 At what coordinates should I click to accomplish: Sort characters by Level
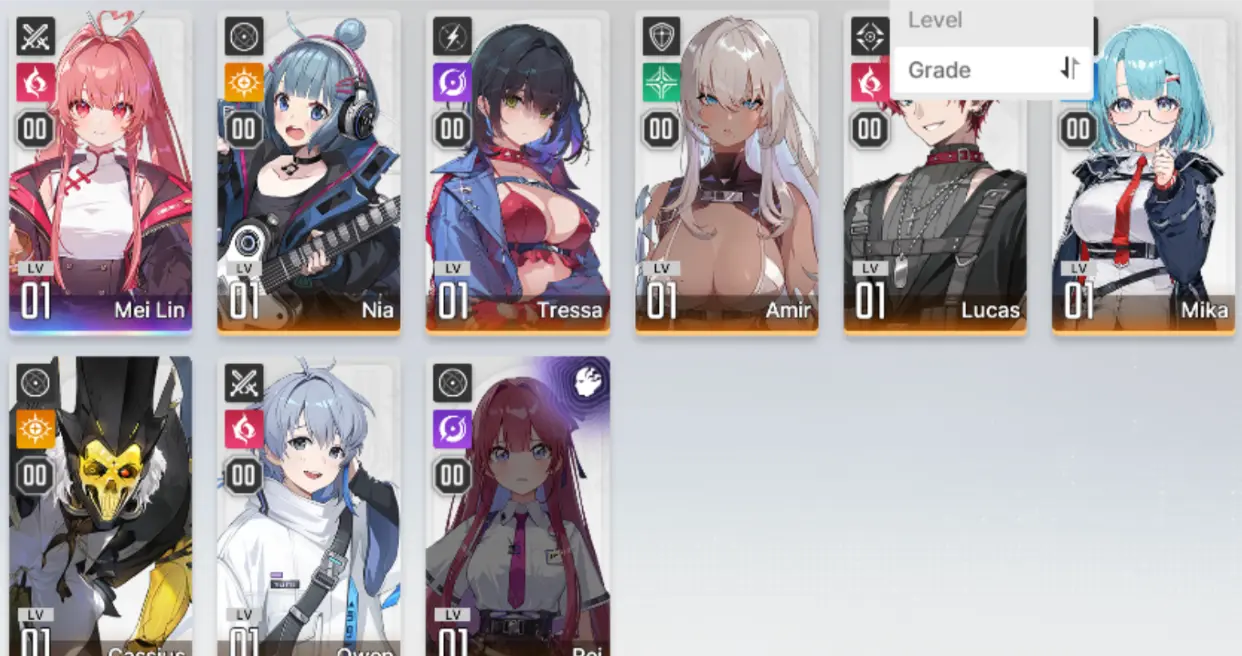[935, 19]
